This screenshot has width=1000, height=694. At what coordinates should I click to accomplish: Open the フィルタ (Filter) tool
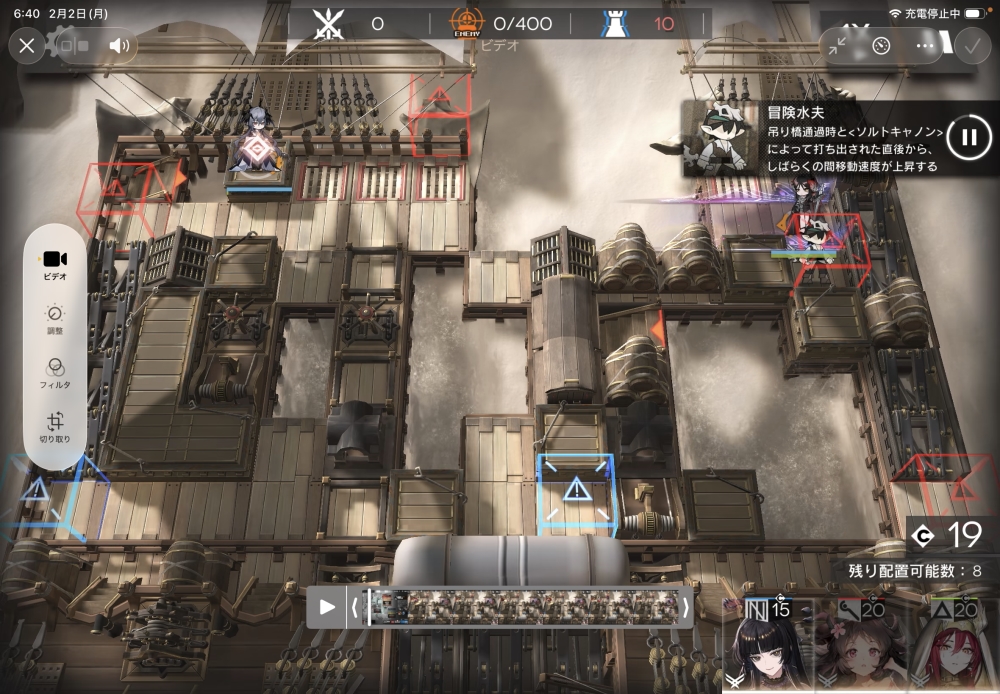55,374
